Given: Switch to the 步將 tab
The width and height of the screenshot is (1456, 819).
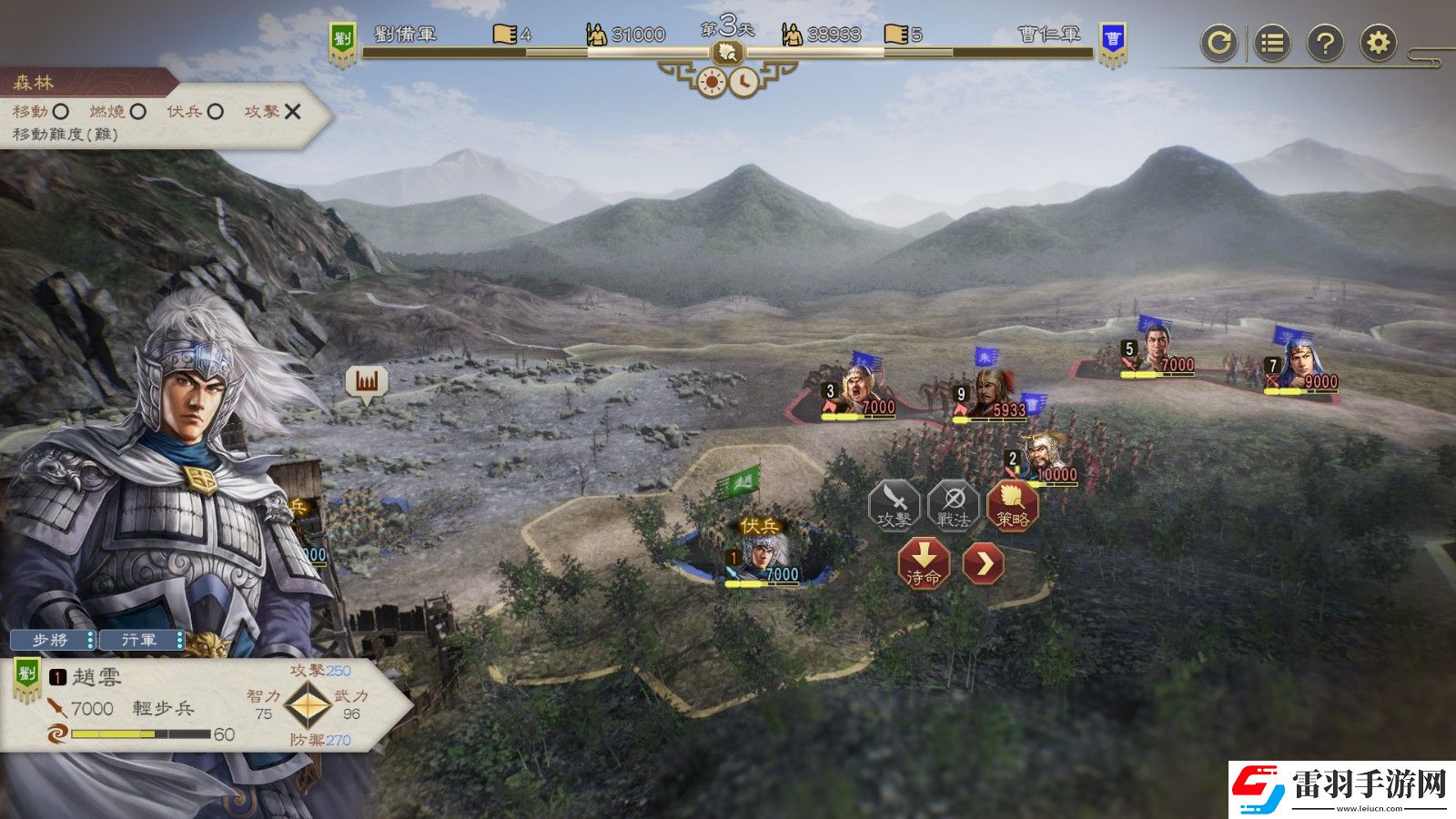Looking at the screenshot, I should click(52, 641).
